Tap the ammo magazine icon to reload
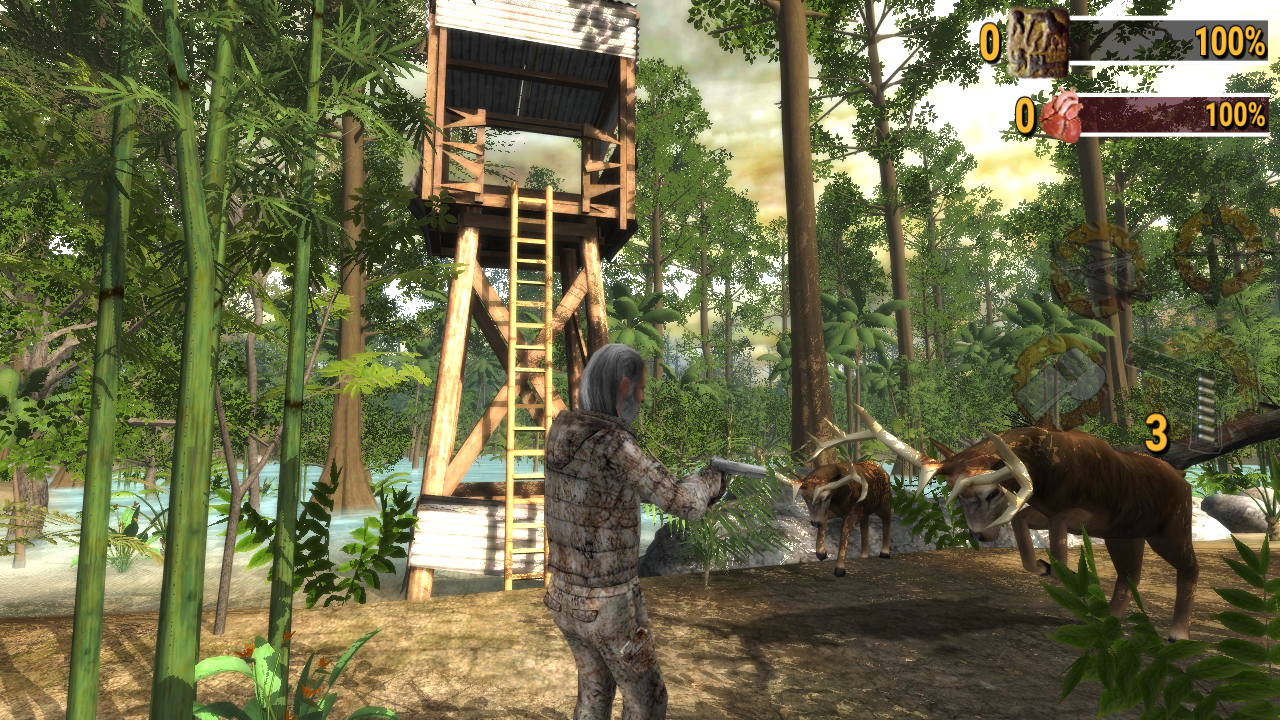 tap(1207, 410)
